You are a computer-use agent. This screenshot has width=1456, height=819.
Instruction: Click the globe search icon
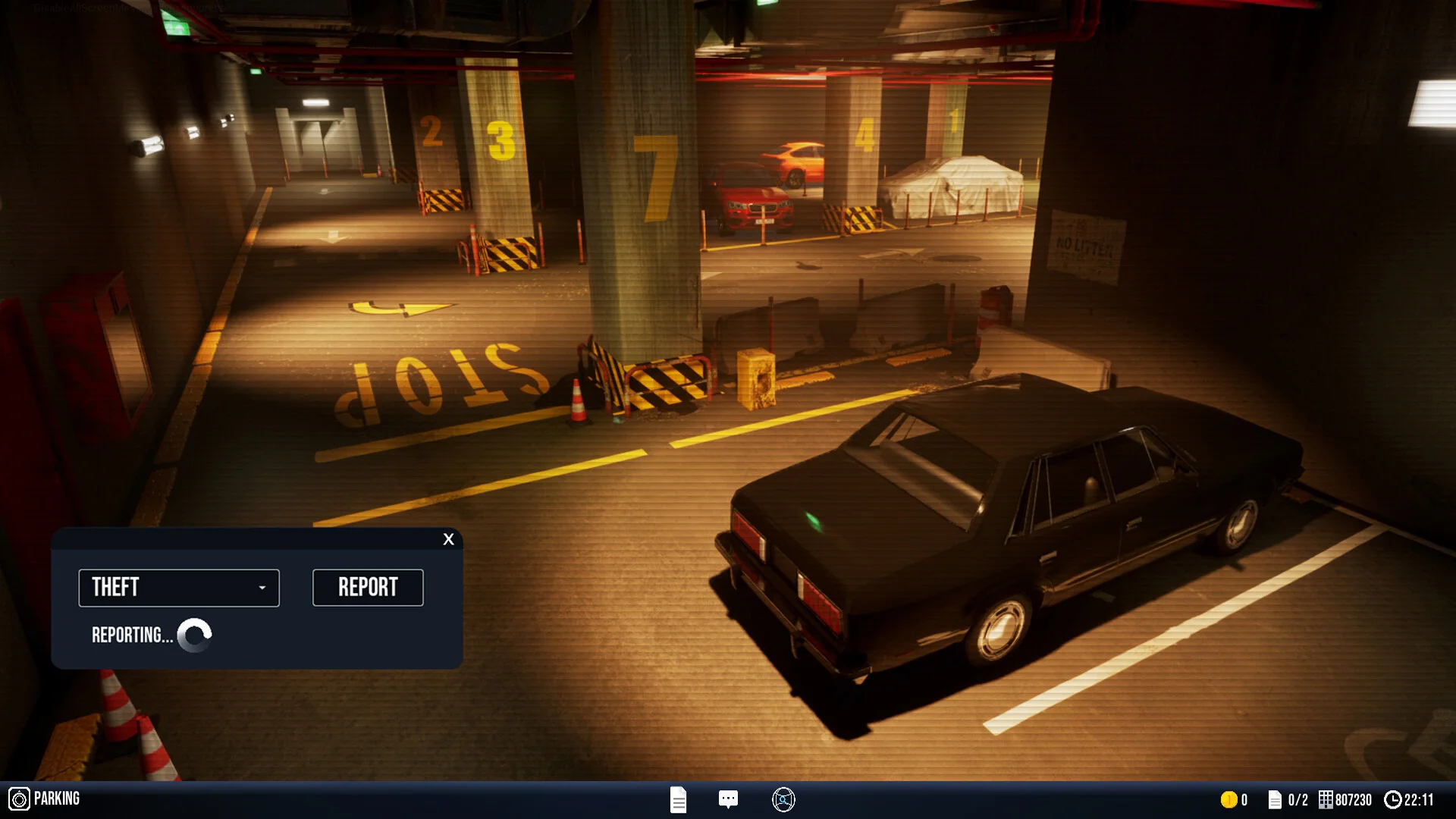(783, 799)
